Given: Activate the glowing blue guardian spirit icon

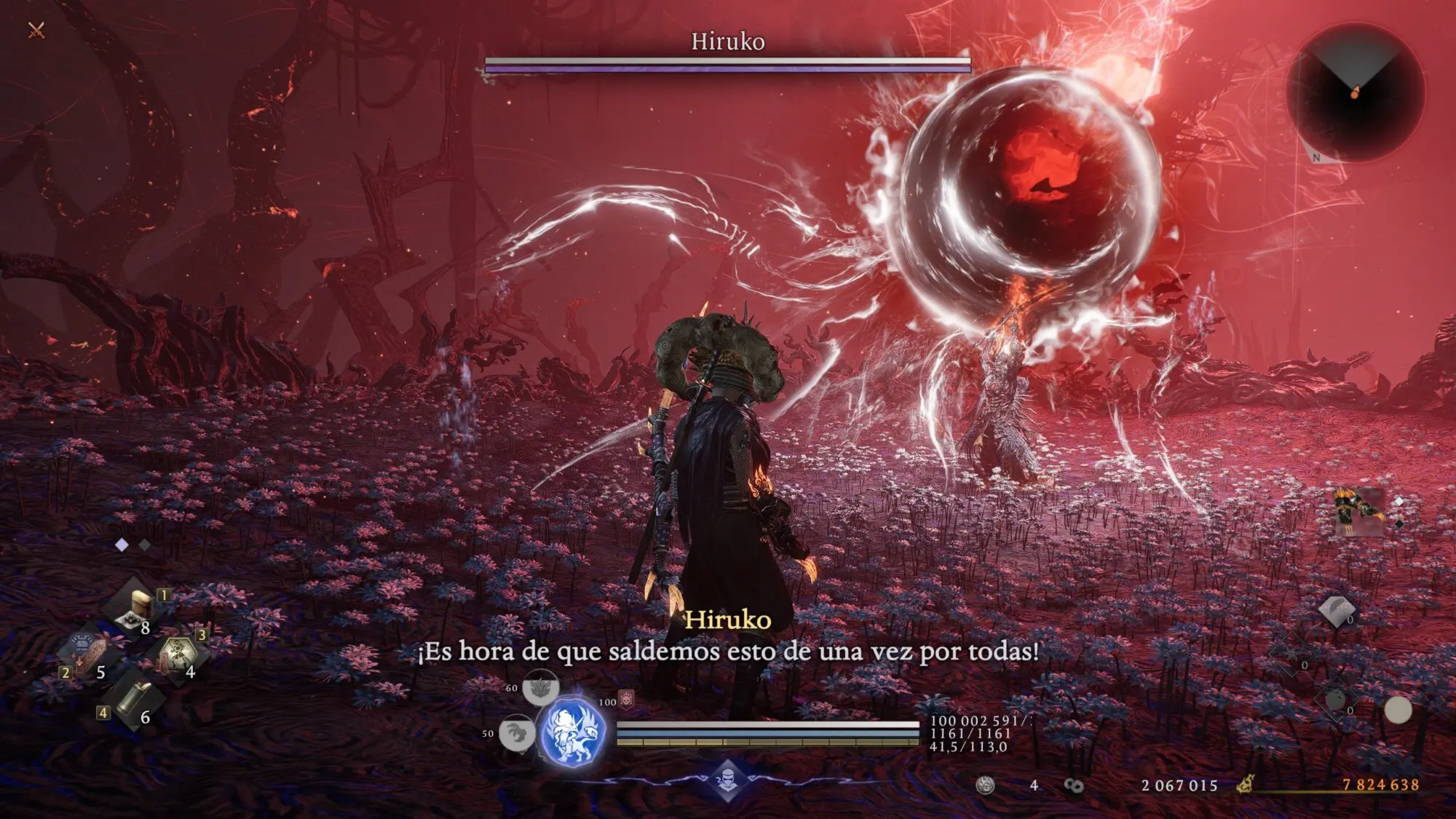Looking at the screenshot, I should [571, 732].
